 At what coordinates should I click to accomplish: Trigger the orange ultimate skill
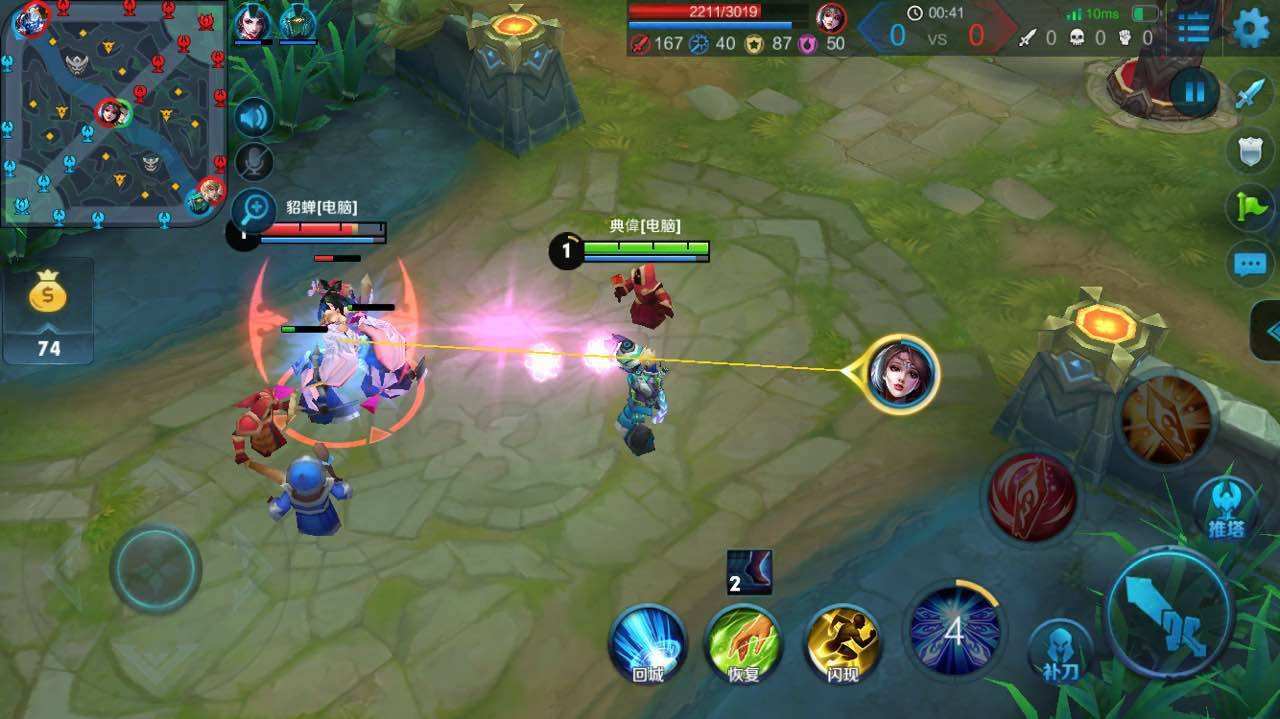click(x=1165, y=417)
